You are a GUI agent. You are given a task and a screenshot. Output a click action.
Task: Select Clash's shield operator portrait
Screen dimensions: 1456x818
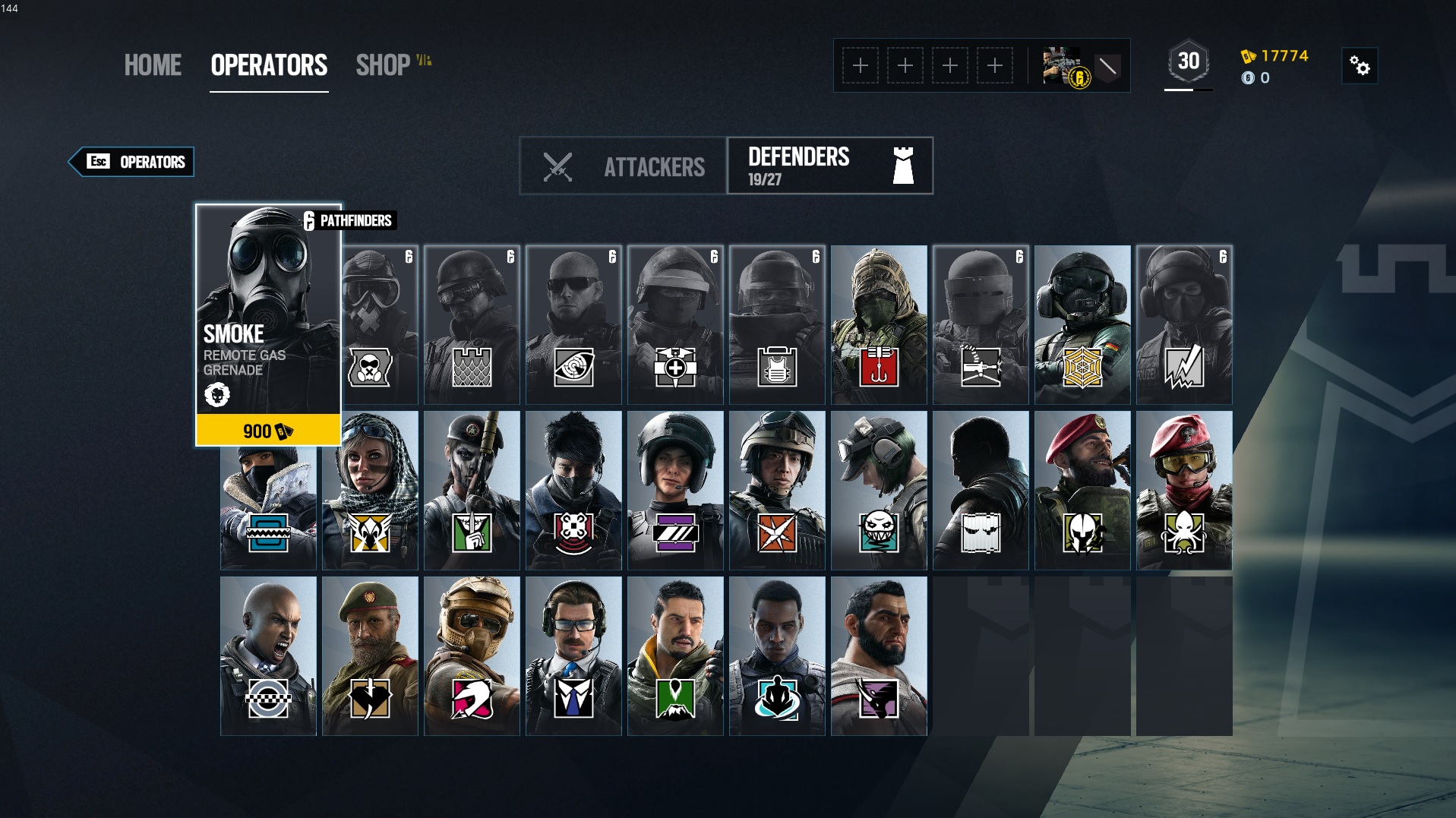pos(268,655)
